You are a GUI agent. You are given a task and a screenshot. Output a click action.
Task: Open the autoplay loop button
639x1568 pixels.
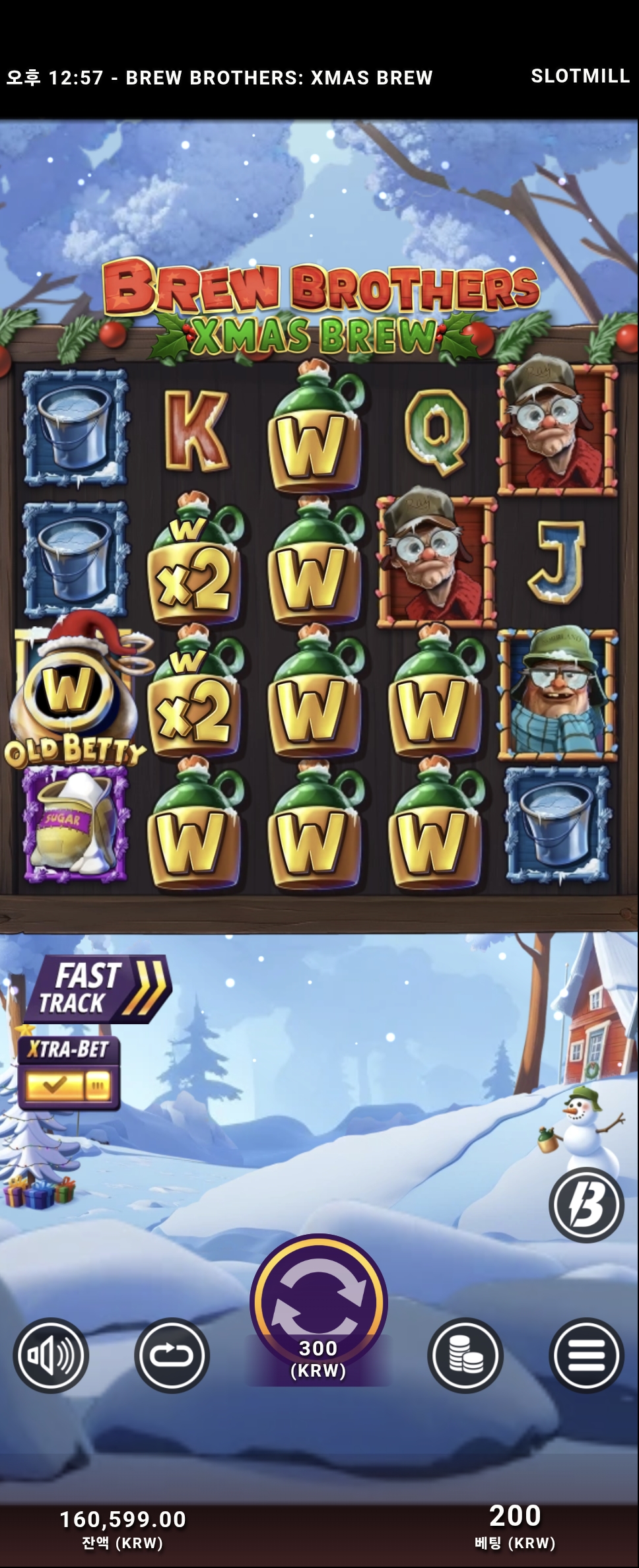tap(172, 1356)
